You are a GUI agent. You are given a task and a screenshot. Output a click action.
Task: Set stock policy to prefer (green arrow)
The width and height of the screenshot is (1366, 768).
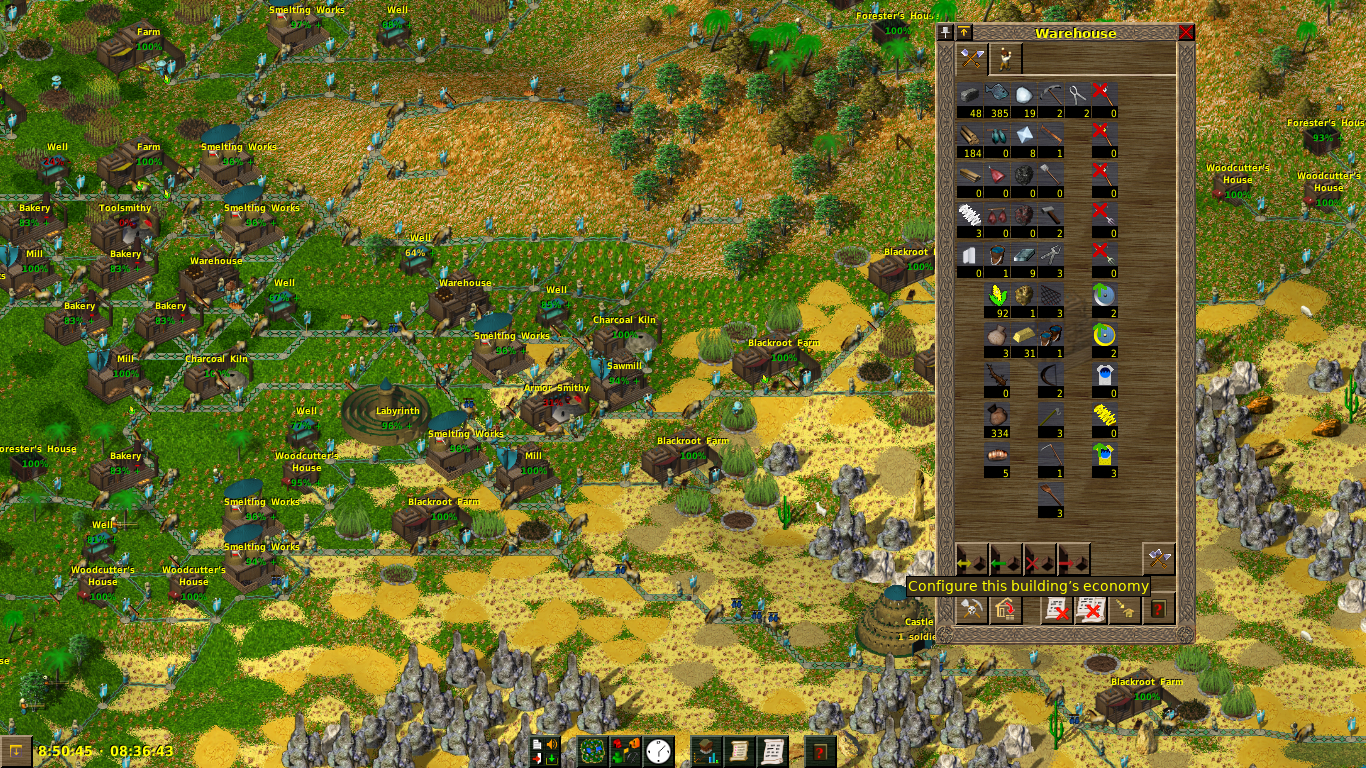[x=1005, y=559]
